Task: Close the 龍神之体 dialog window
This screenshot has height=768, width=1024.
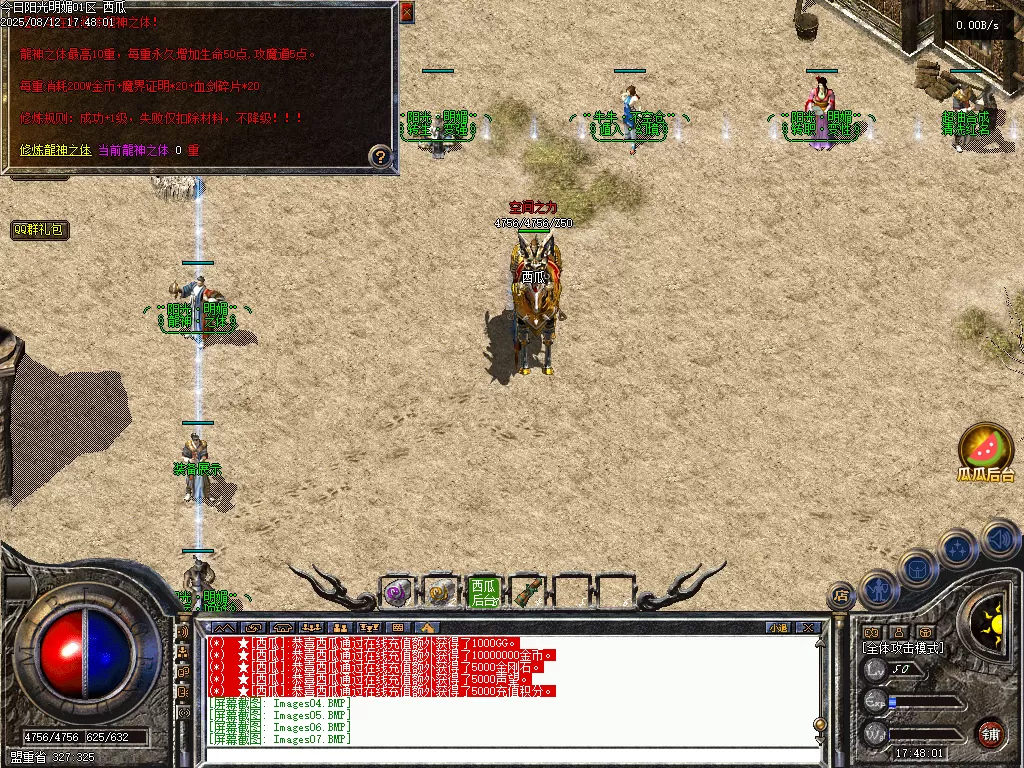Action: [406, 13]
